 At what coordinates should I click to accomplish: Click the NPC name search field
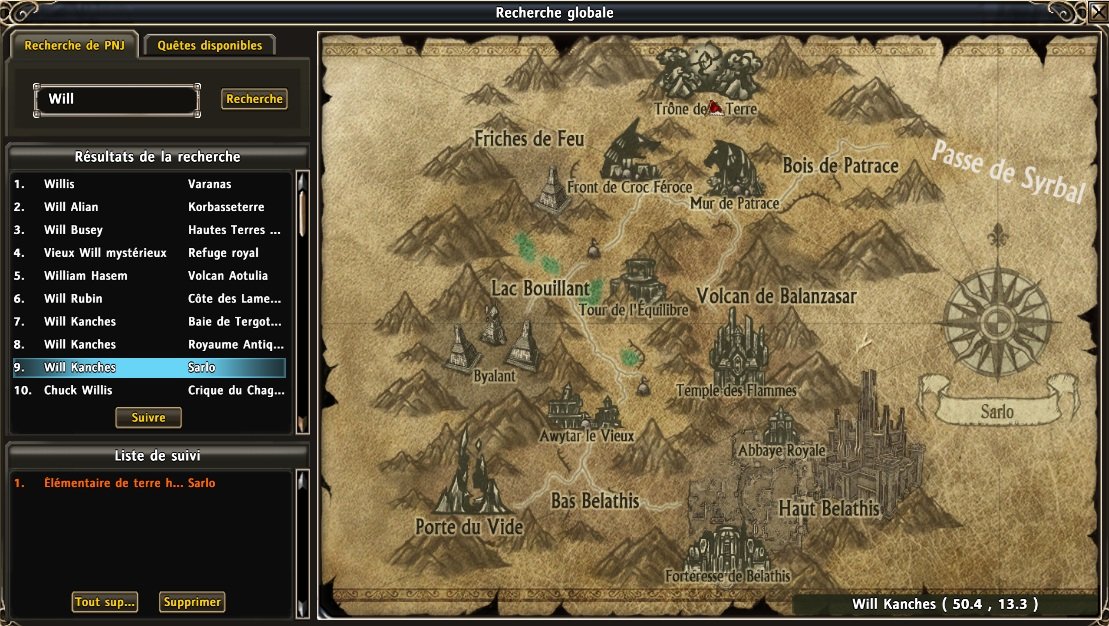[x=117, y=99]
